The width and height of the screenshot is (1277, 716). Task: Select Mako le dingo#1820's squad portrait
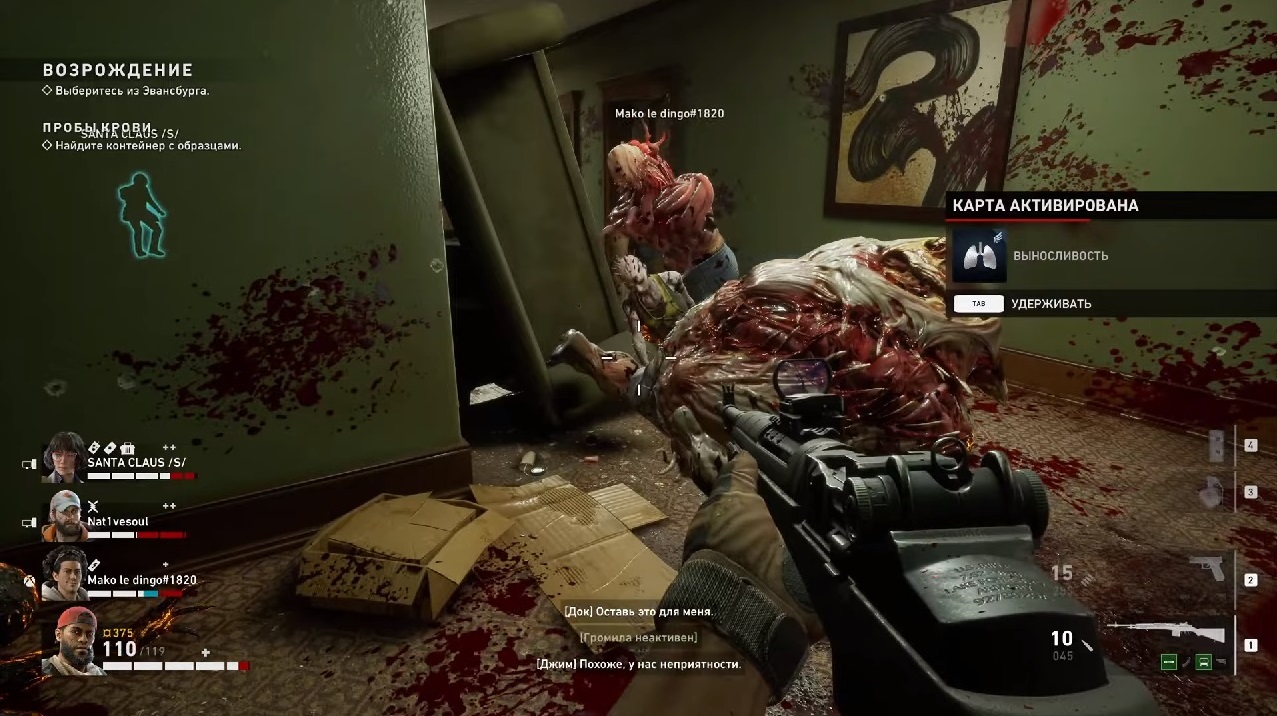click(x=64, y=573)
